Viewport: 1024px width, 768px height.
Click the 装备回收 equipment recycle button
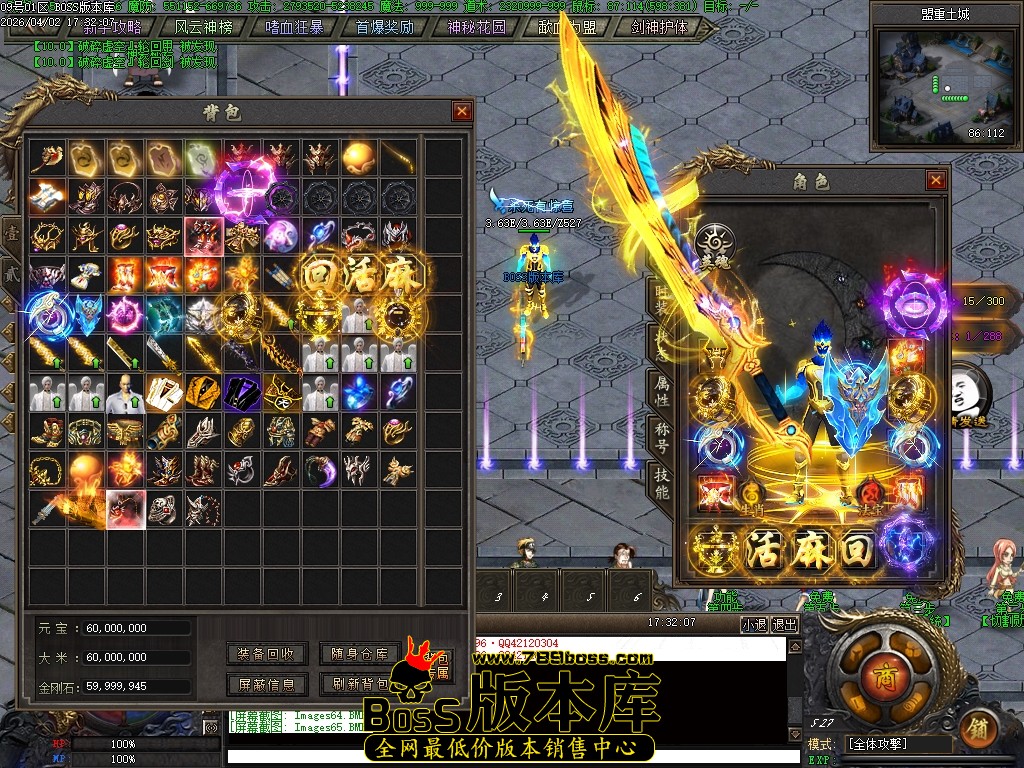[x=266, y=654]
